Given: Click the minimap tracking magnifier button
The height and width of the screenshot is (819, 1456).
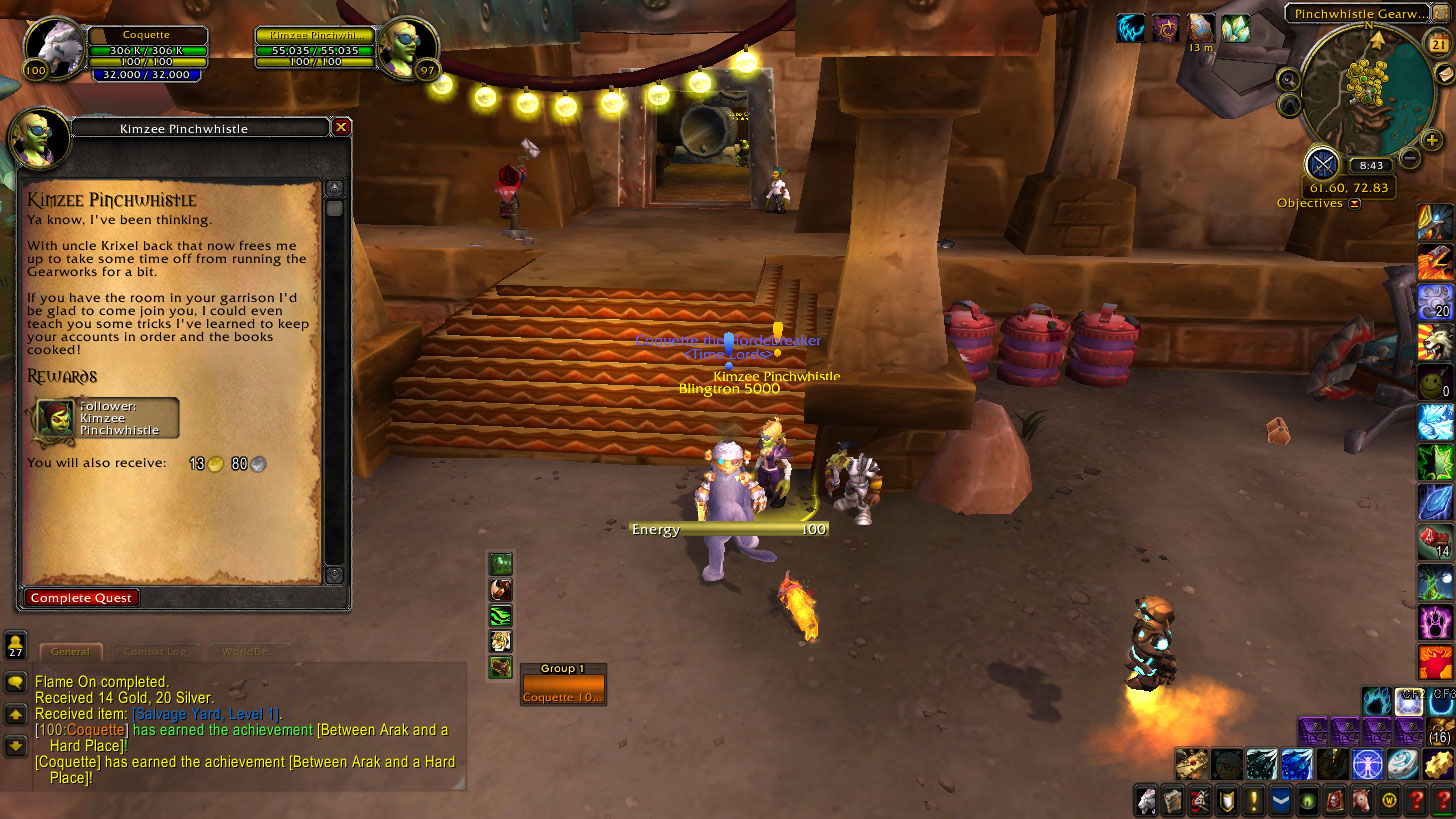Looking at the screenshot, I should [1289, 79].
